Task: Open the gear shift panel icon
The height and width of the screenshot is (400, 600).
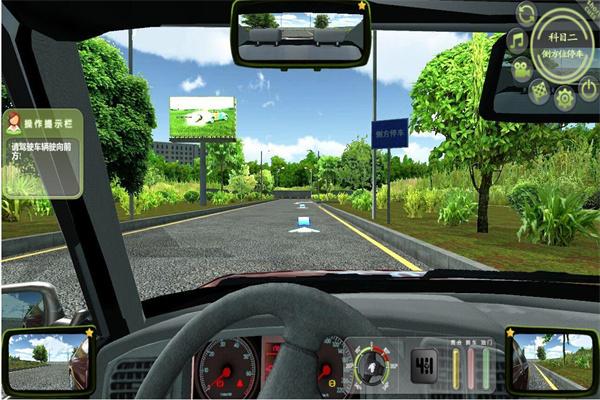Action: point(424,362)
